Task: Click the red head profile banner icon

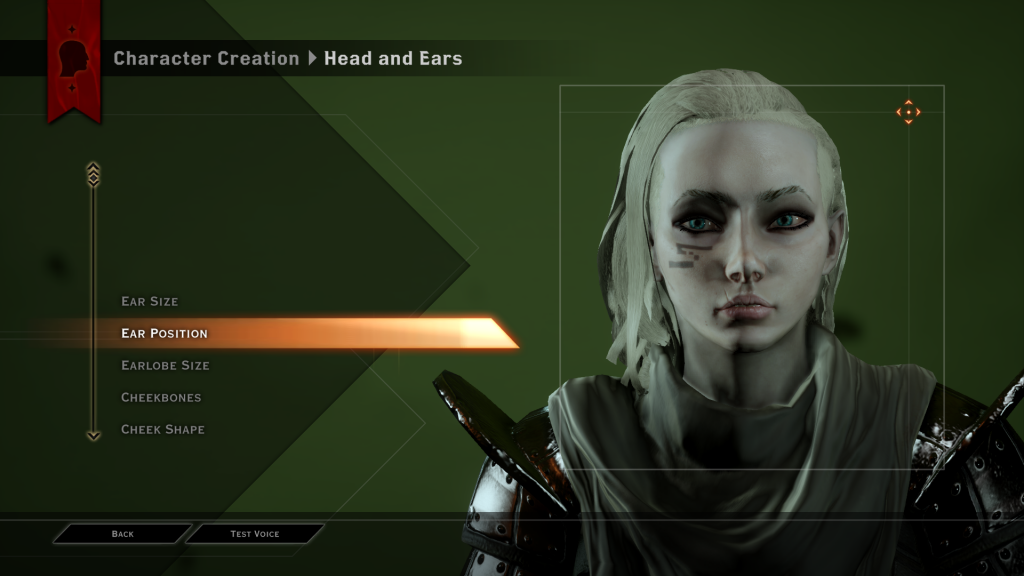Action: [74, 60]
